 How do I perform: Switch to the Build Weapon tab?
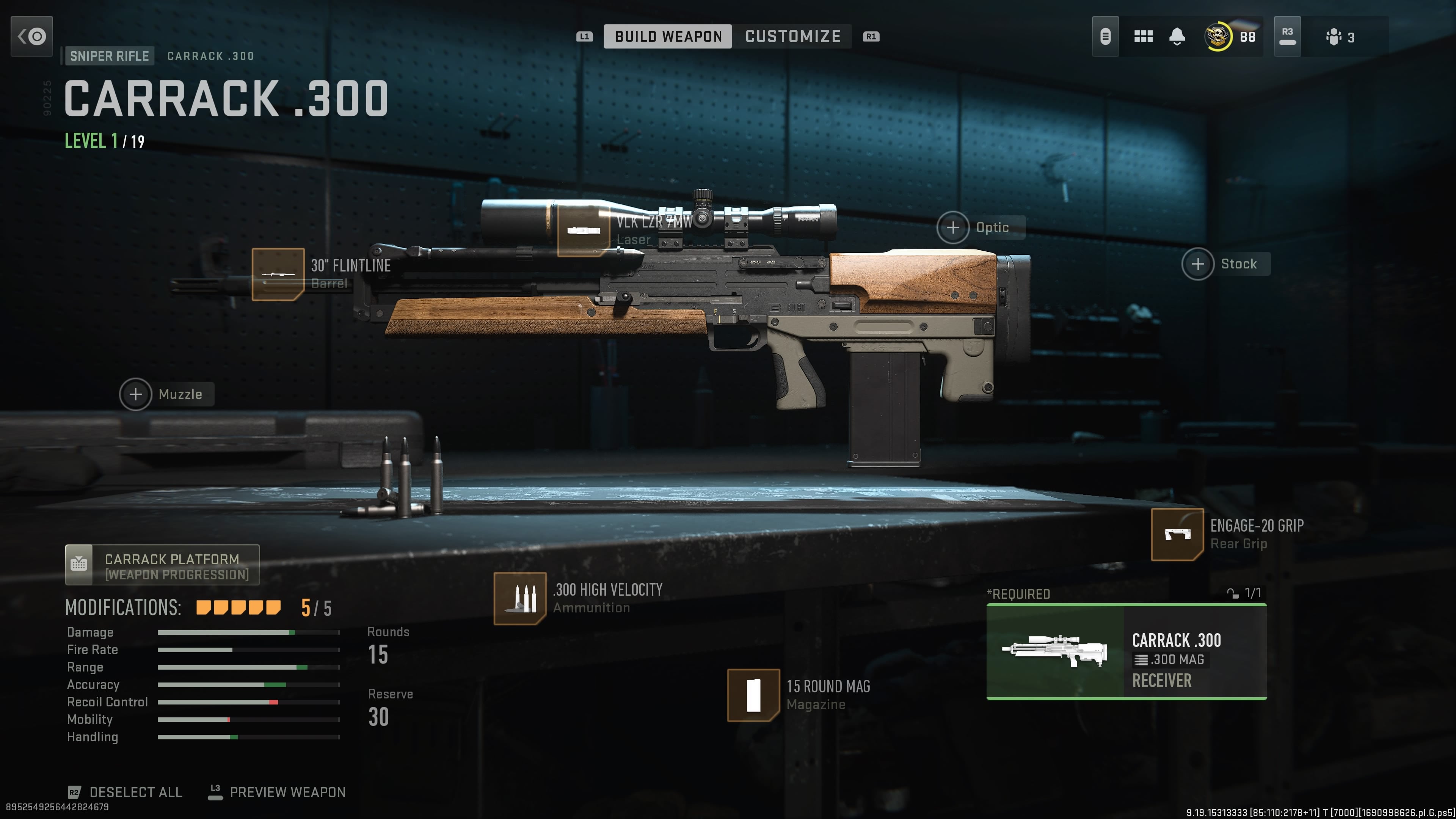click(667, 37)
